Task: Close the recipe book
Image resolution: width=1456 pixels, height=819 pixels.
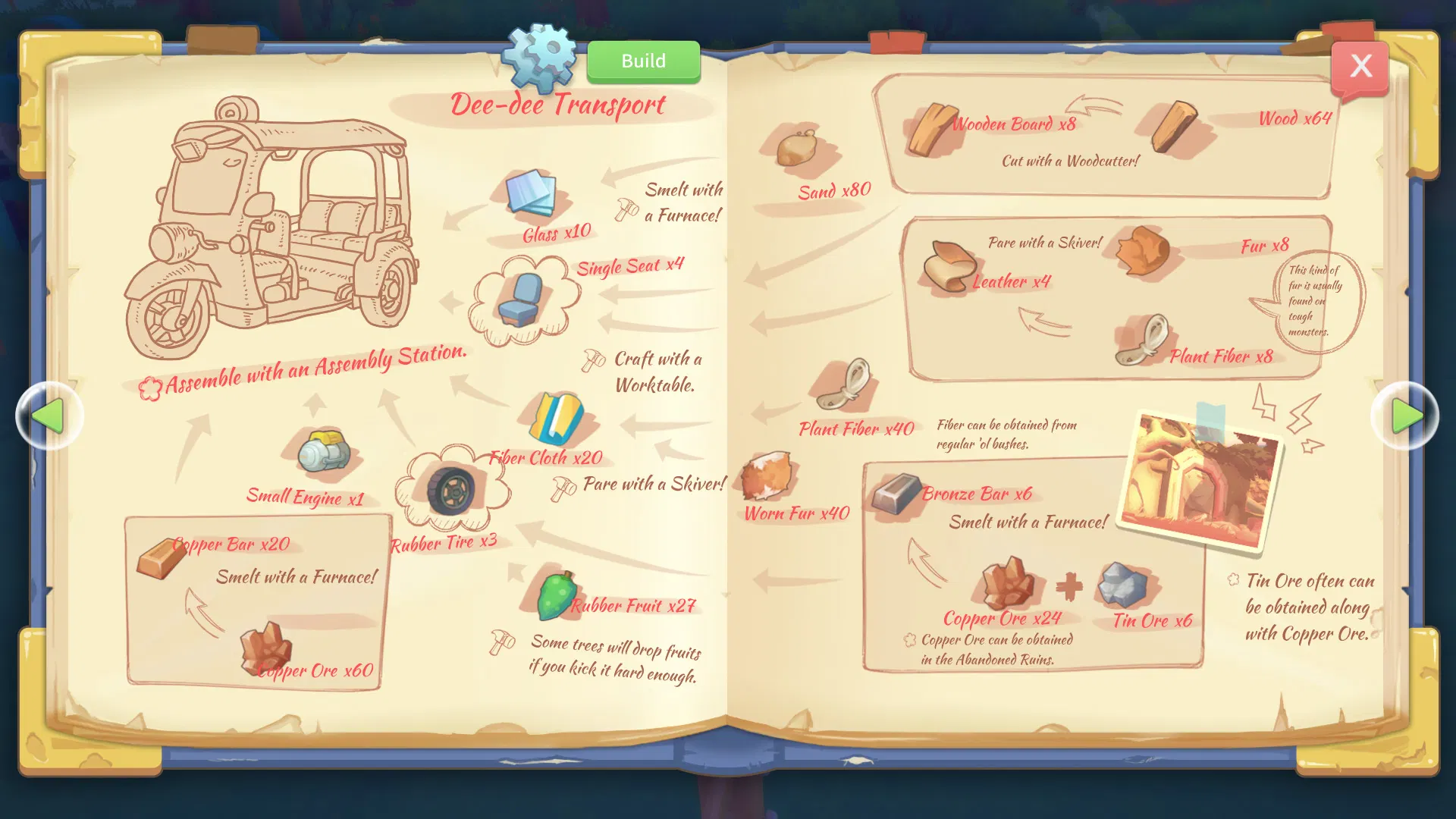Action: pos(1360,67)
